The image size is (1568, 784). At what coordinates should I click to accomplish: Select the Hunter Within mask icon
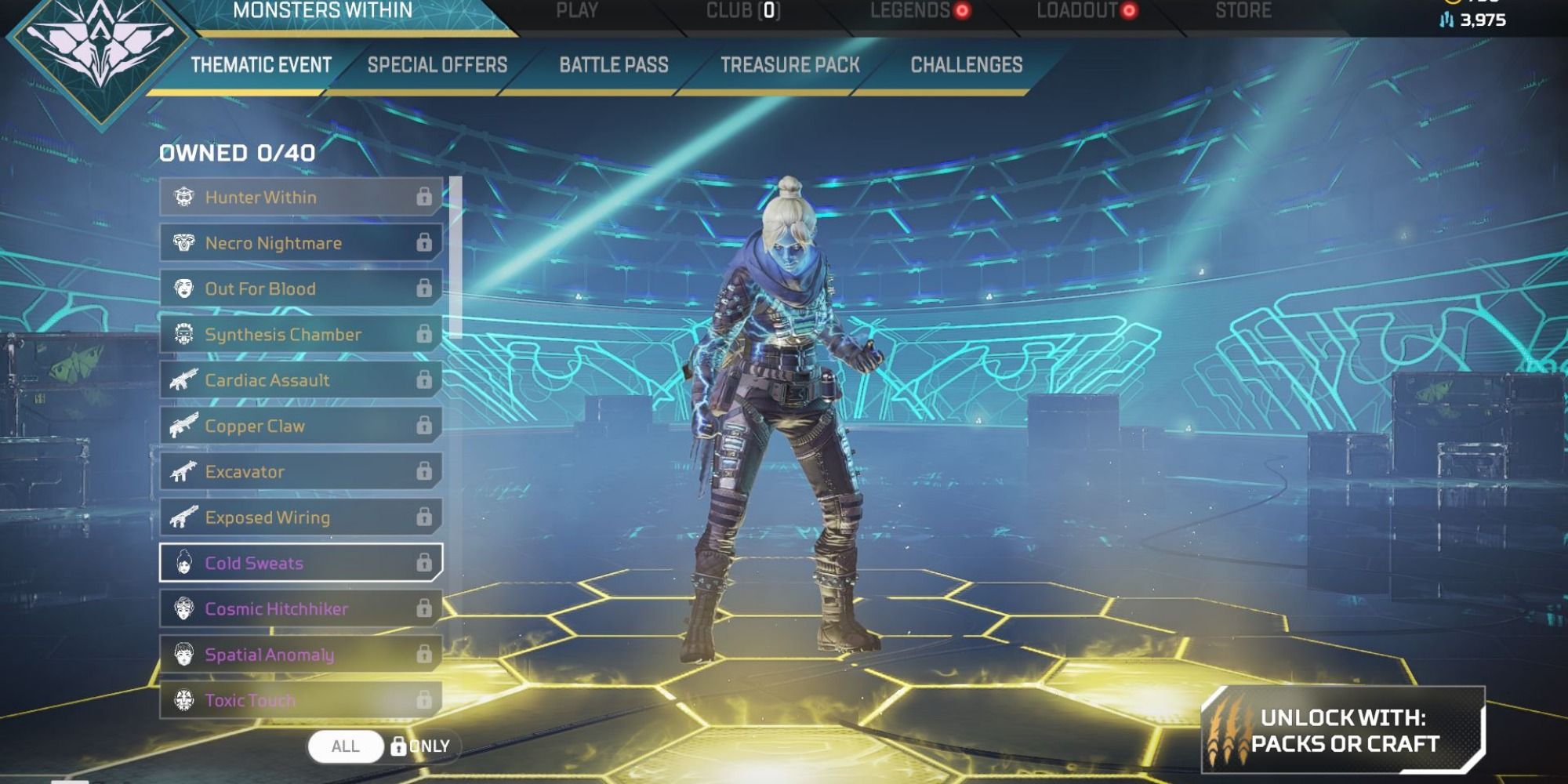pyautogui.click(x=183, y=197)
